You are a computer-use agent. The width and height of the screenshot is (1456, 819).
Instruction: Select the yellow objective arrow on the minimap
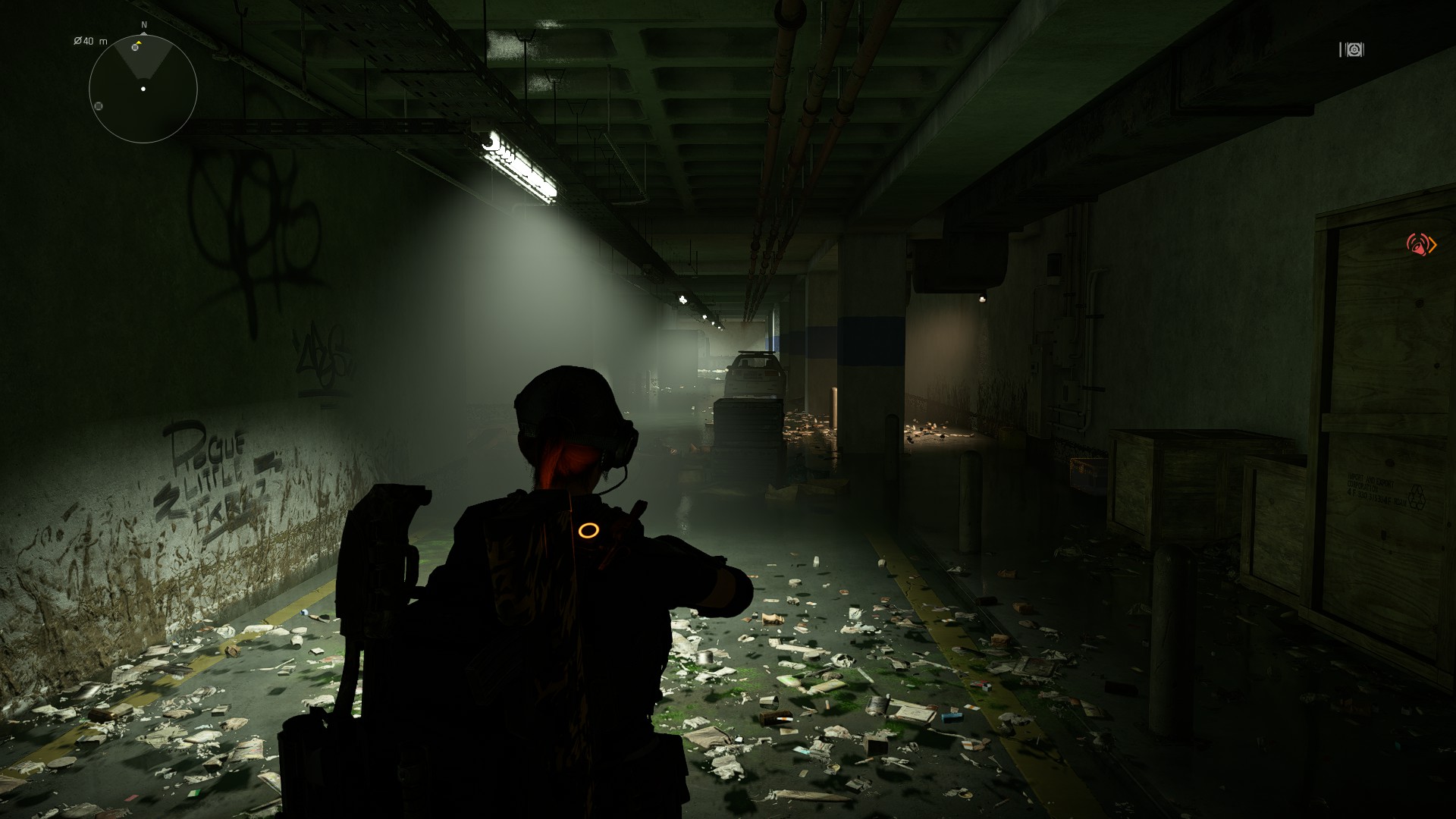(x=139, y=42)
